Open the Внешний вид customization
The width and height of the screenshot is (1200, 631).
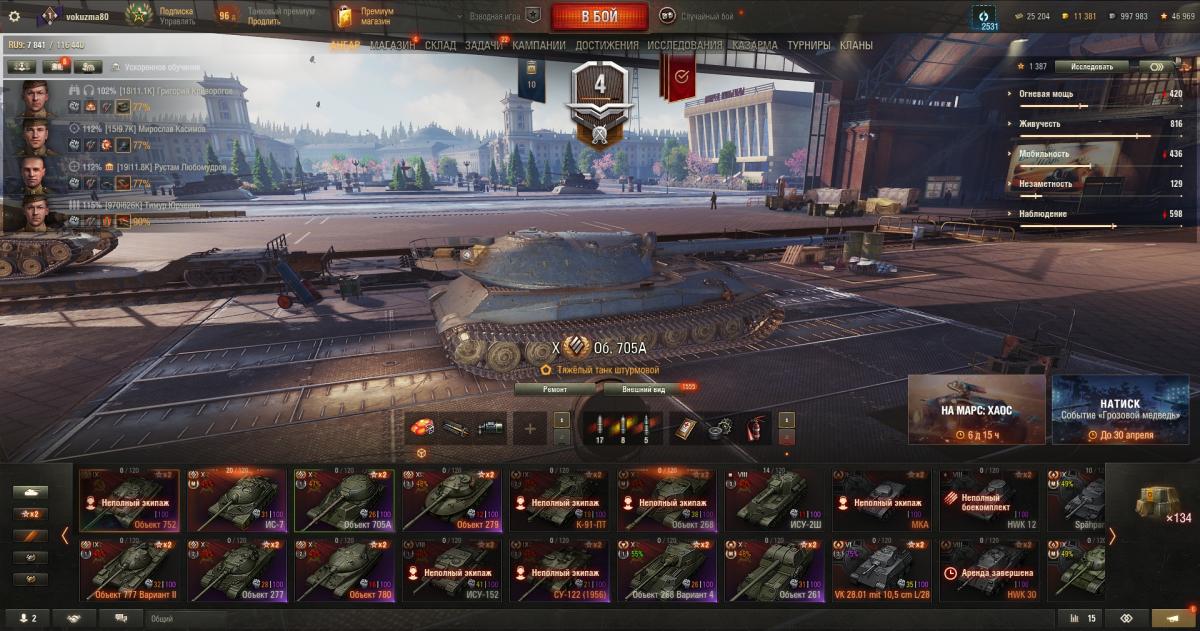[x=644, y=389]
